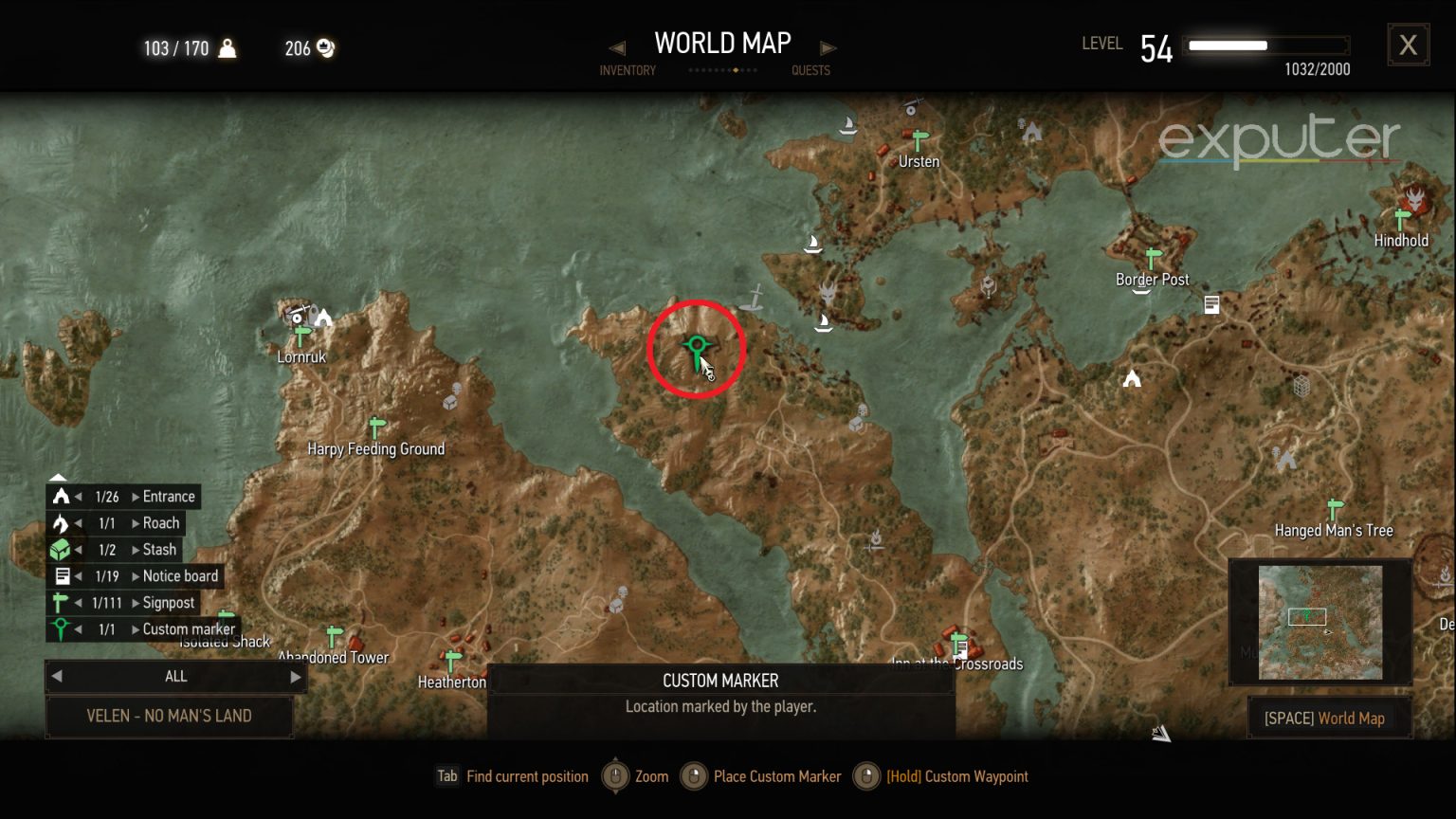Select the Lornruk signpost marker

pyautogui.click(x=302, y=337)
